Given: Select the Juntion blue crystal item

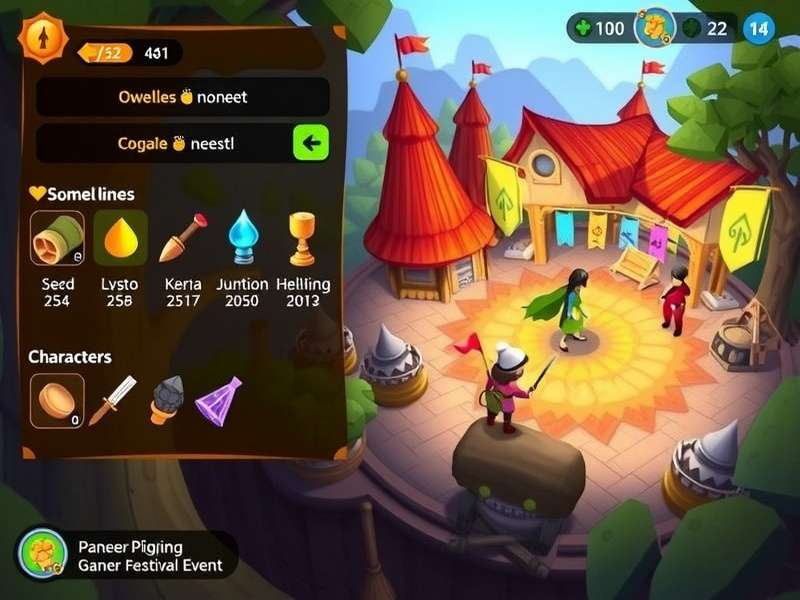Looking at the screenshot, I should (x=242, y=238).
